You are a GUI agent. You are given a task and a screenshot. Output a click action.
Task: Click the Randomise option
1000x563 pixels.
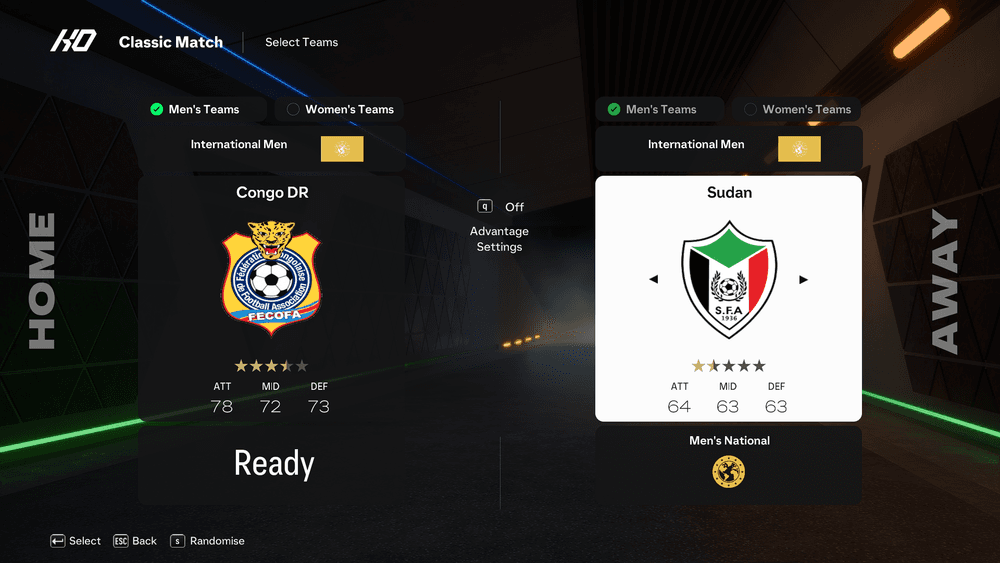point(208,541)
